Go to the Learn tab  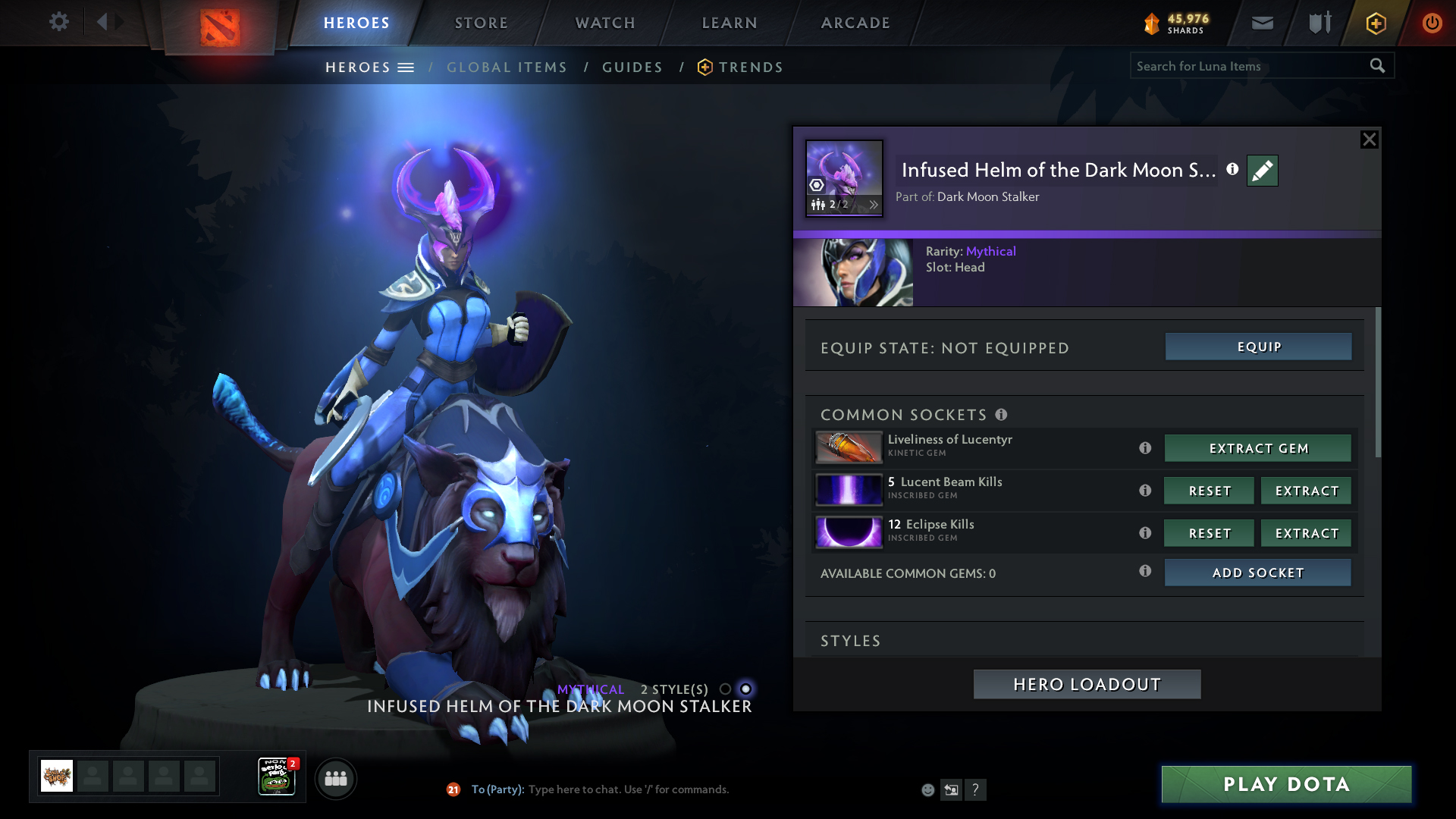point(730,23)
